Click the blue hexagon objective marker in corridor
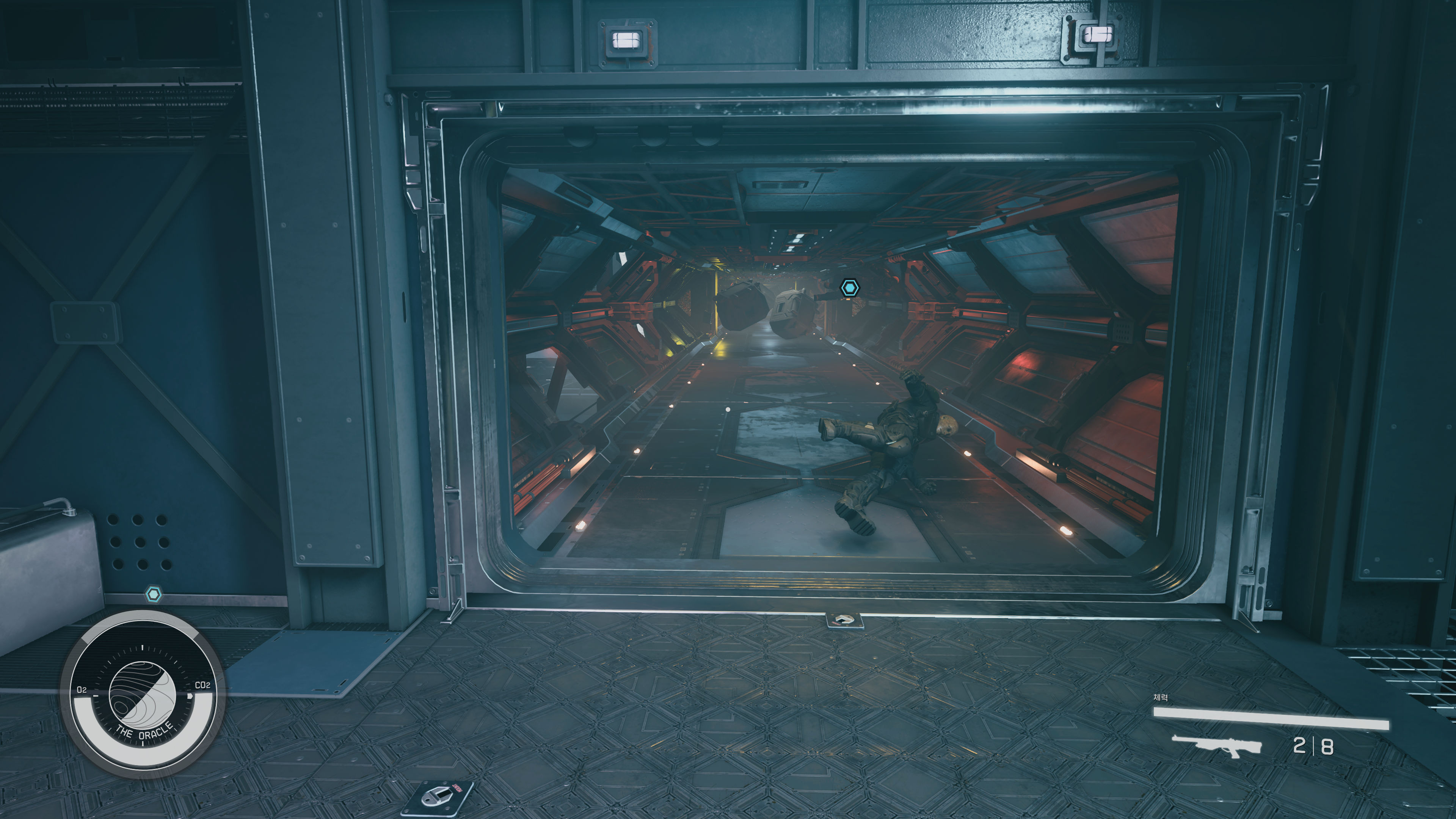The image size is (1456, 819). tap(849, 288)
